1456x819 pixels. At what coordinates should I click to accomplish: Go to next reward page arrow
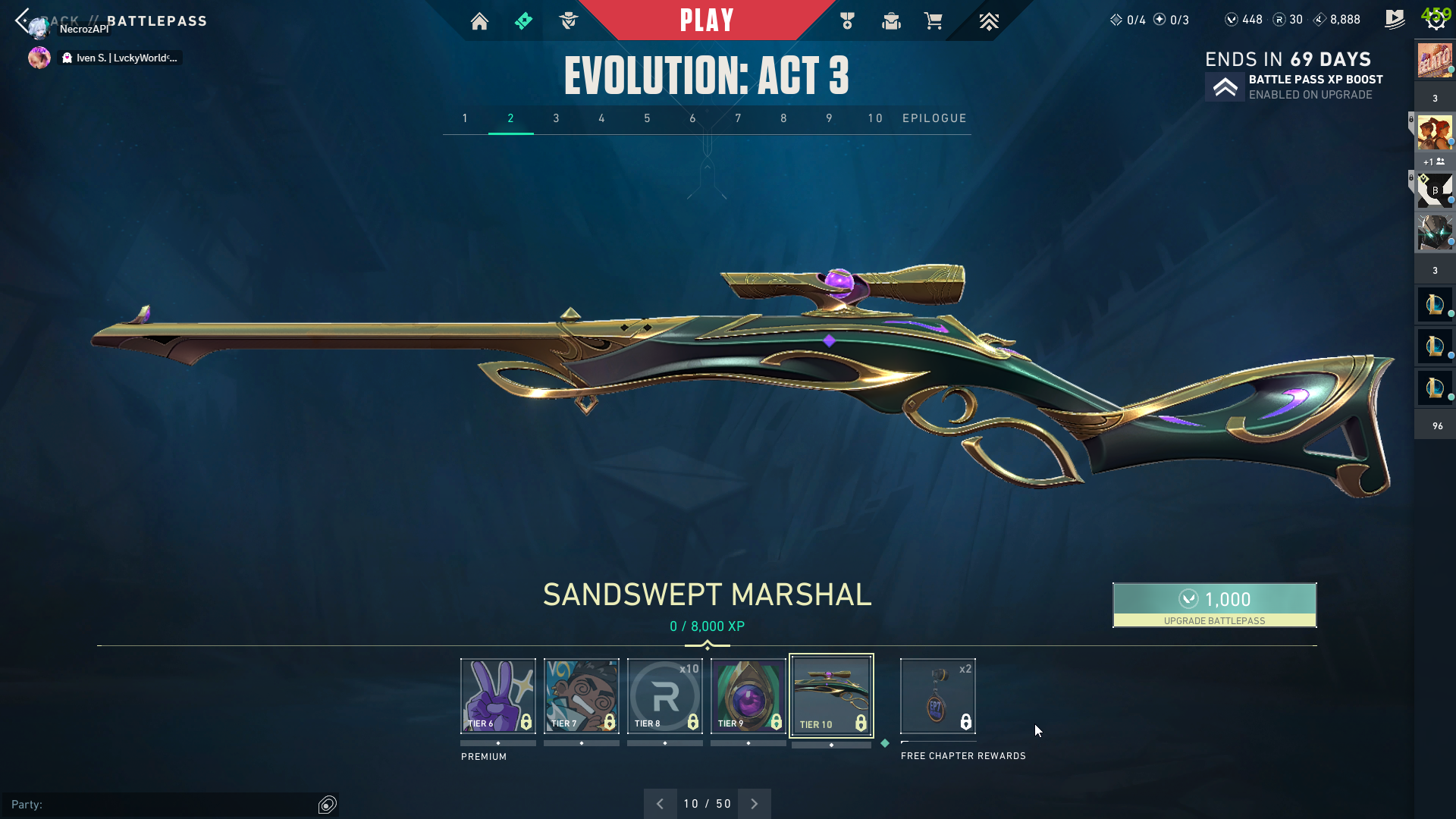pyautogui.click(x=754, y=804)
